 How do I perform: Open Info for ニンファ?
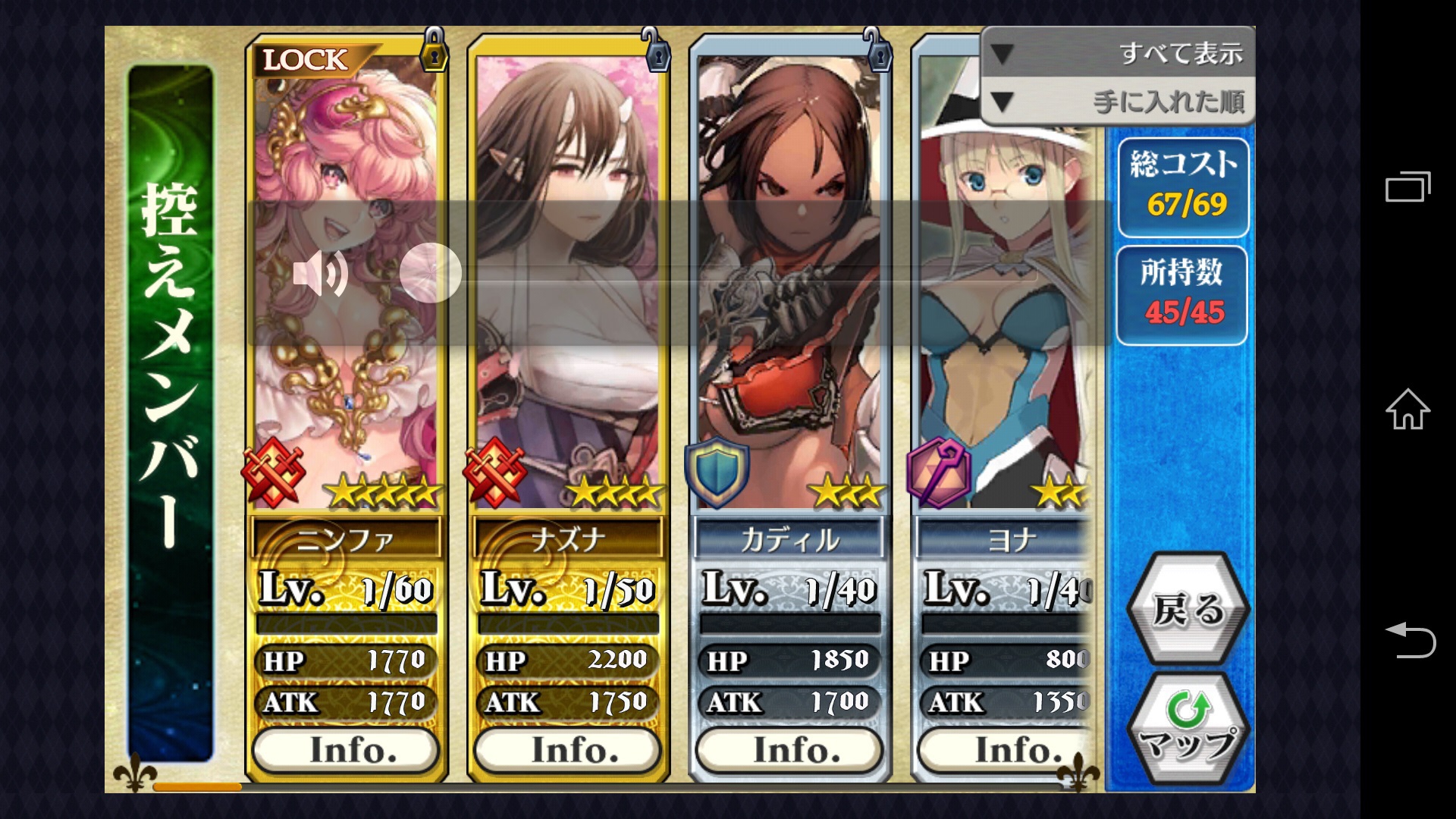346,750
